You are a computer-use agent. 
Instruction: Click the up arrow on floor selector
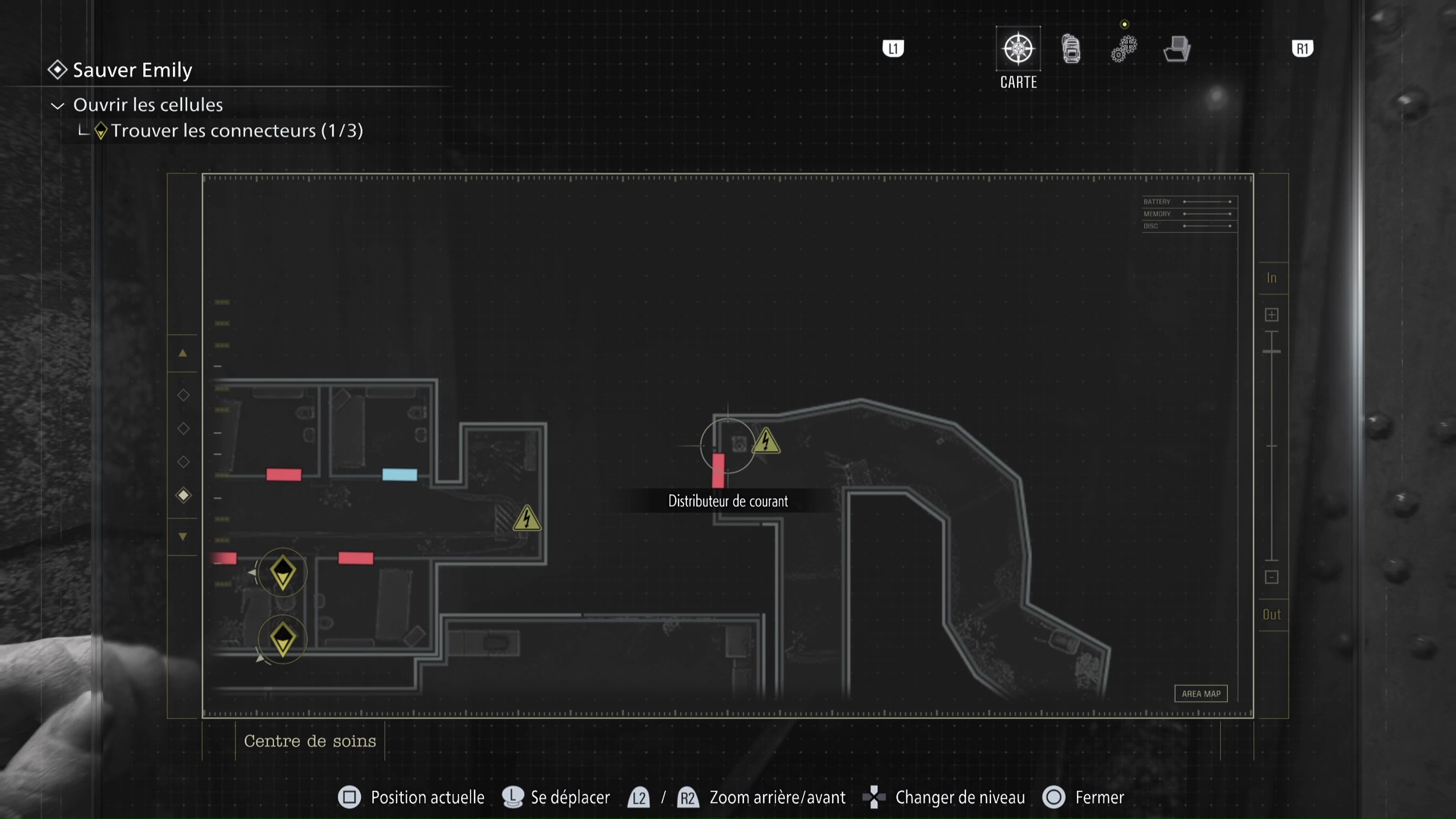tap(183, 353)
